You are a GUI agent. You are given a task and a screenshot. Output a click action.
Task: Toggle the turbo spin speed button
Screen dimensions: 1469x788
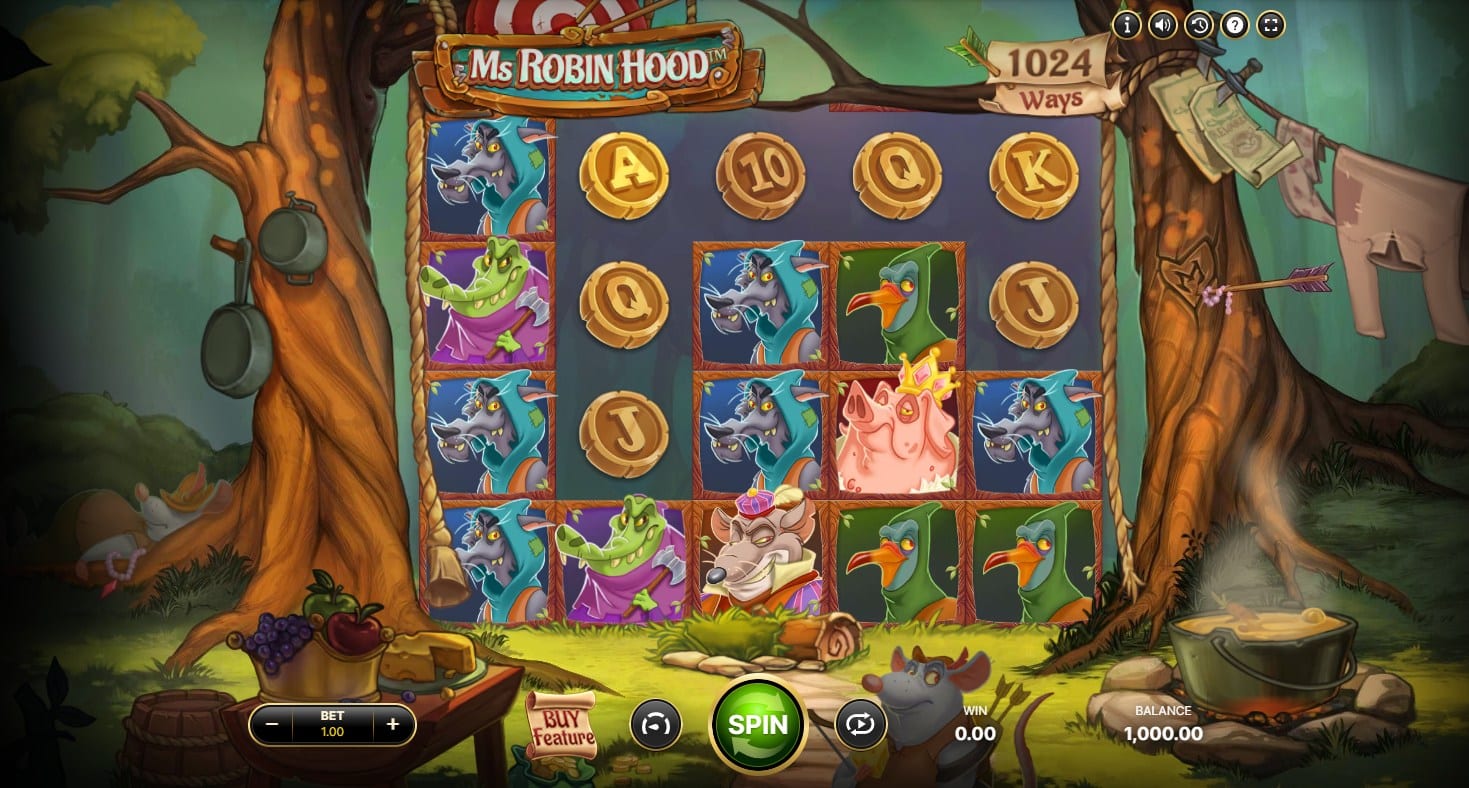[x=655, y=724]
